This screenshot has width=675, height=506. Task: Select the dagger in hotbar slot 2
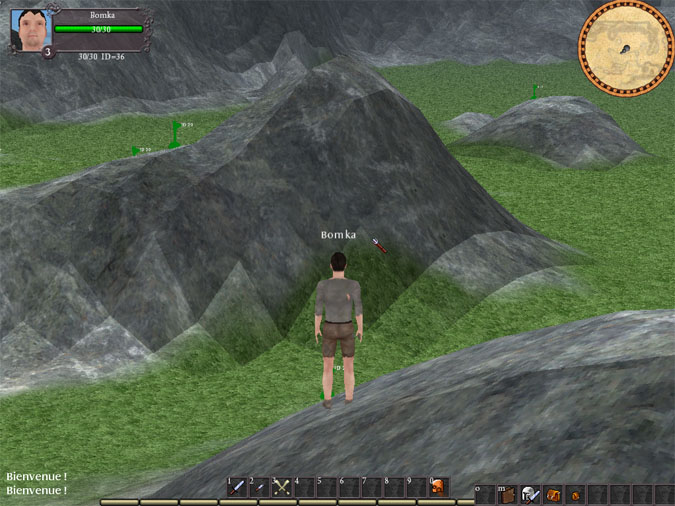click(259, 487)
